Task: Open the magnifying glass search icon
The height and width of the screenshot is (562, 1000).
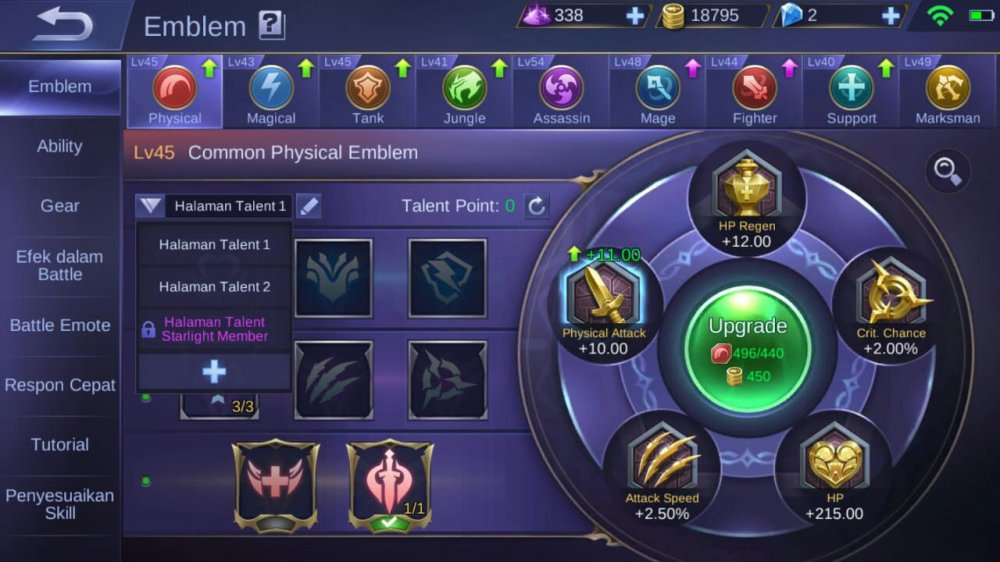Action: 947,171
